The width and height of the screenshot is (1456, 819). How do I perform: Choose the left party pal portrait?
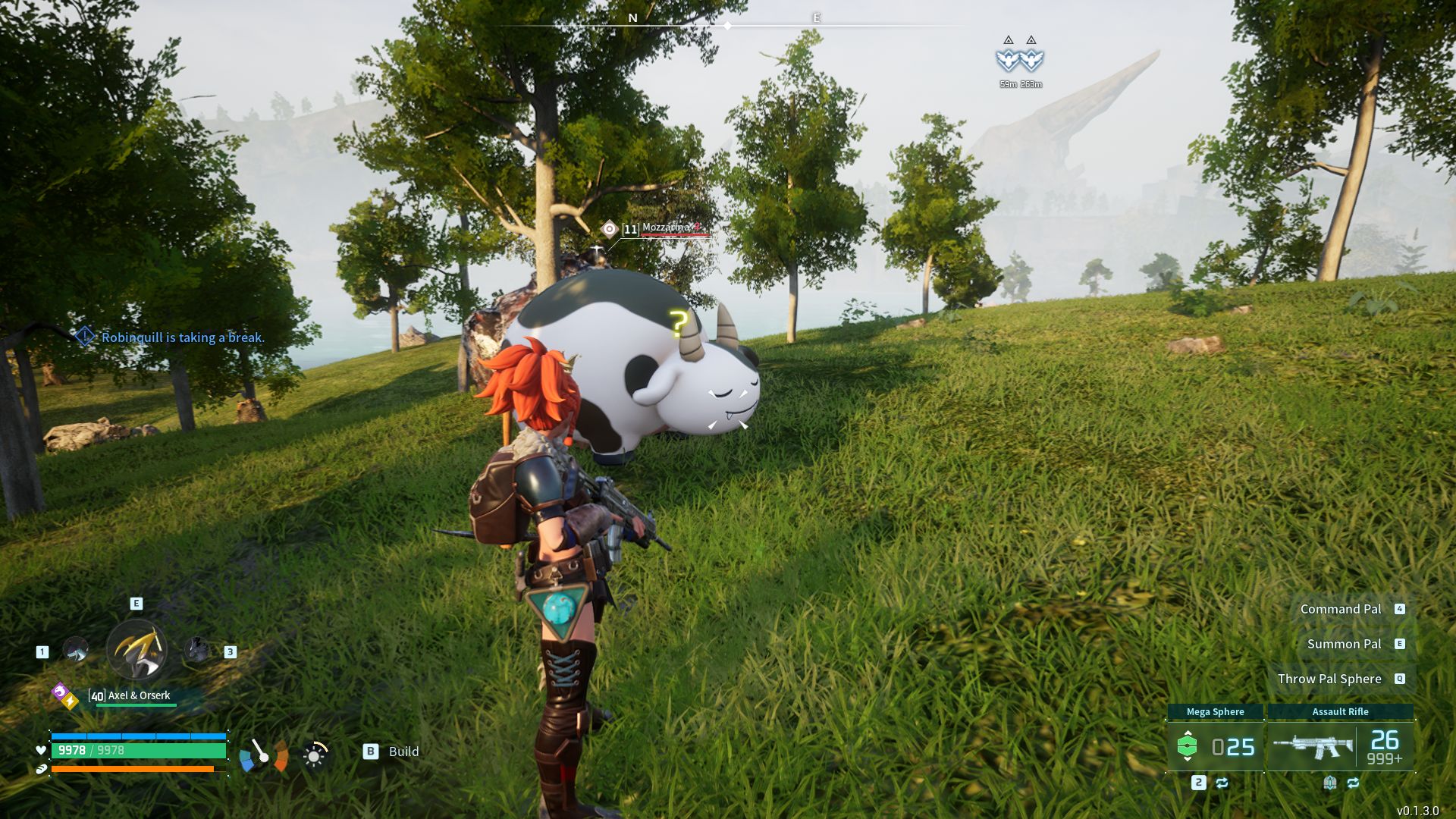(75, 650)
